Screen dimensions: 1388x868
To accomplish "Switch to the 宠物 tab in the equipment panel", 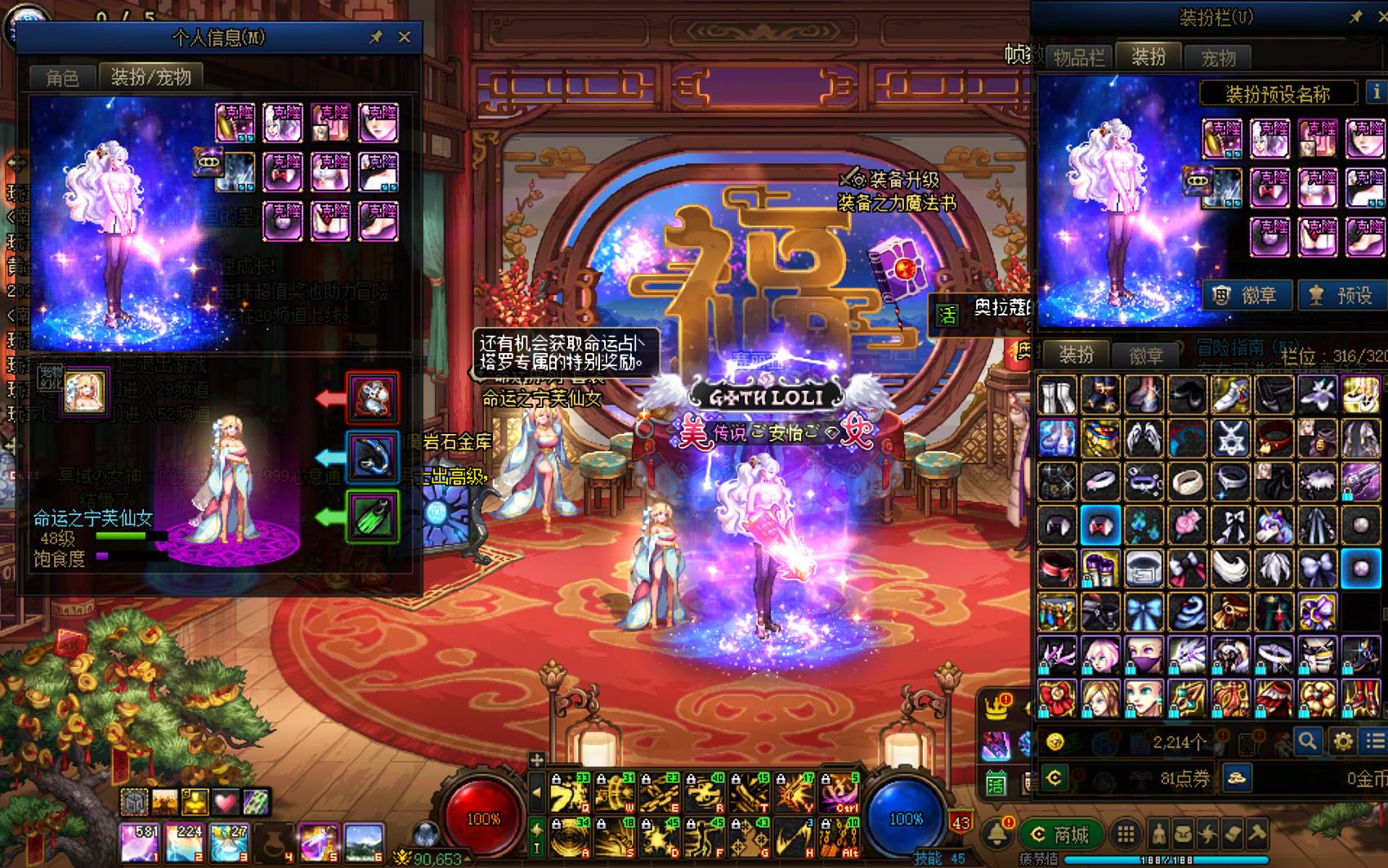I will 1218,58.
